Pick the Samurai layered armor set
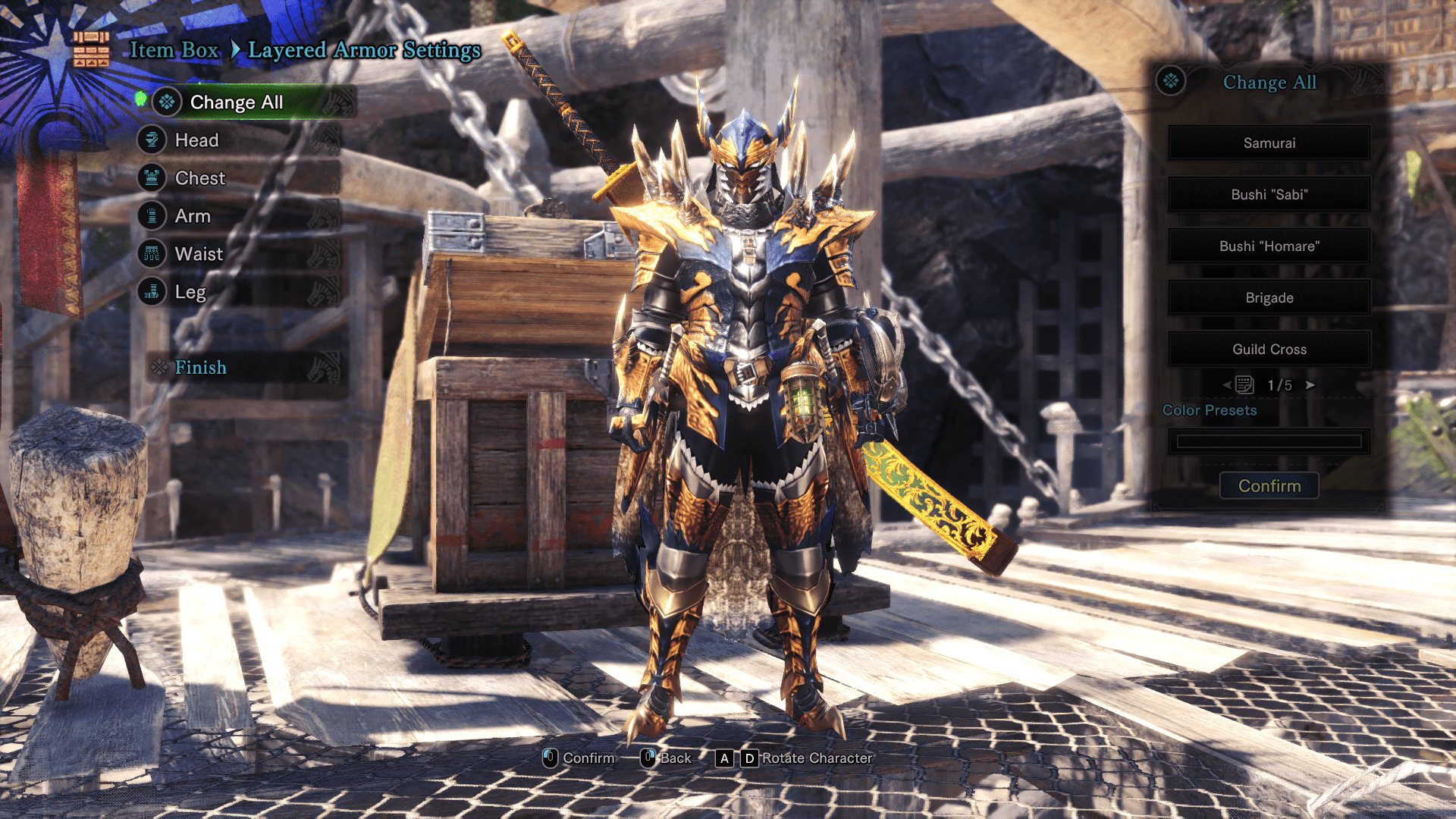This screenshot has height=819, width=1456. 1269,143
